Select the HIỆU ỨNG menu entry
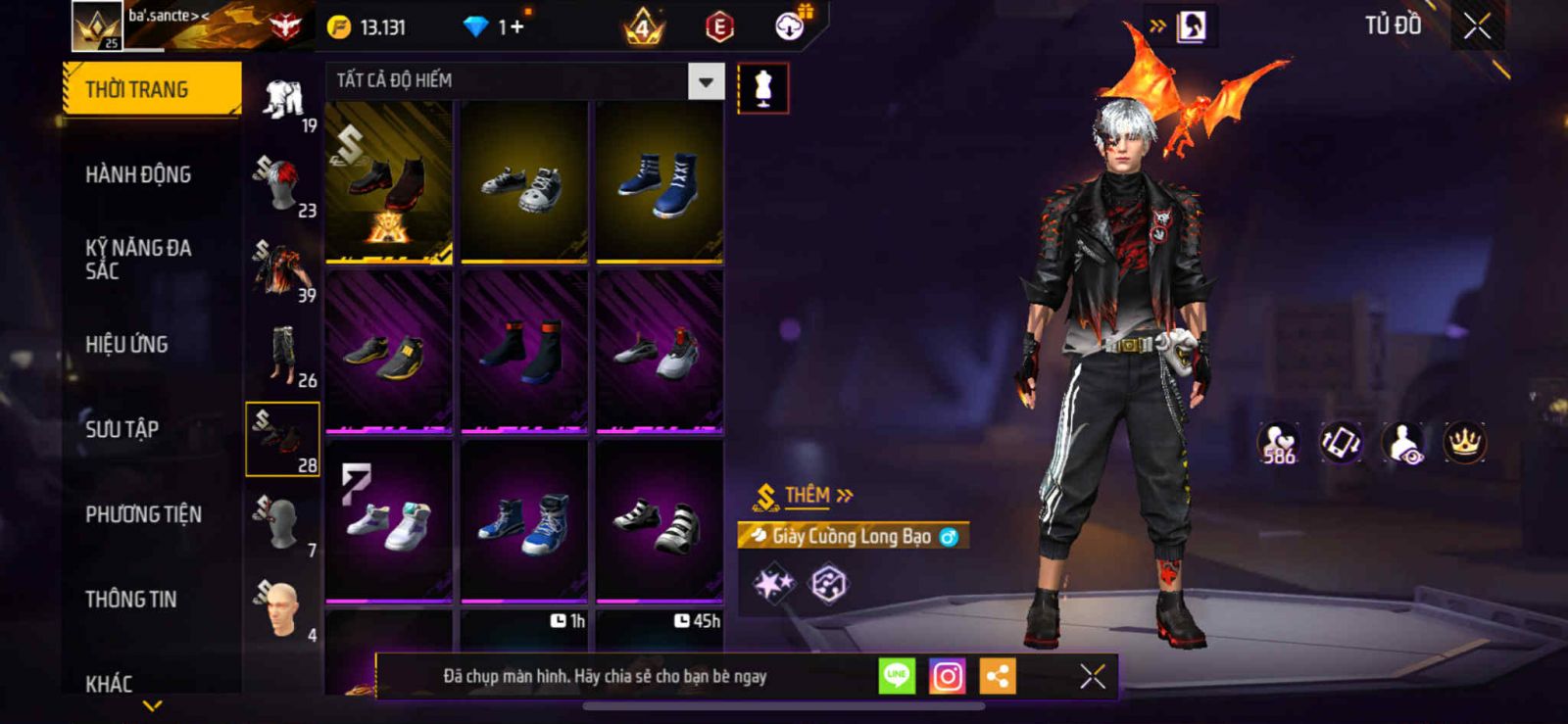This screenshot has height=724, width=1568. click(126, 345)
